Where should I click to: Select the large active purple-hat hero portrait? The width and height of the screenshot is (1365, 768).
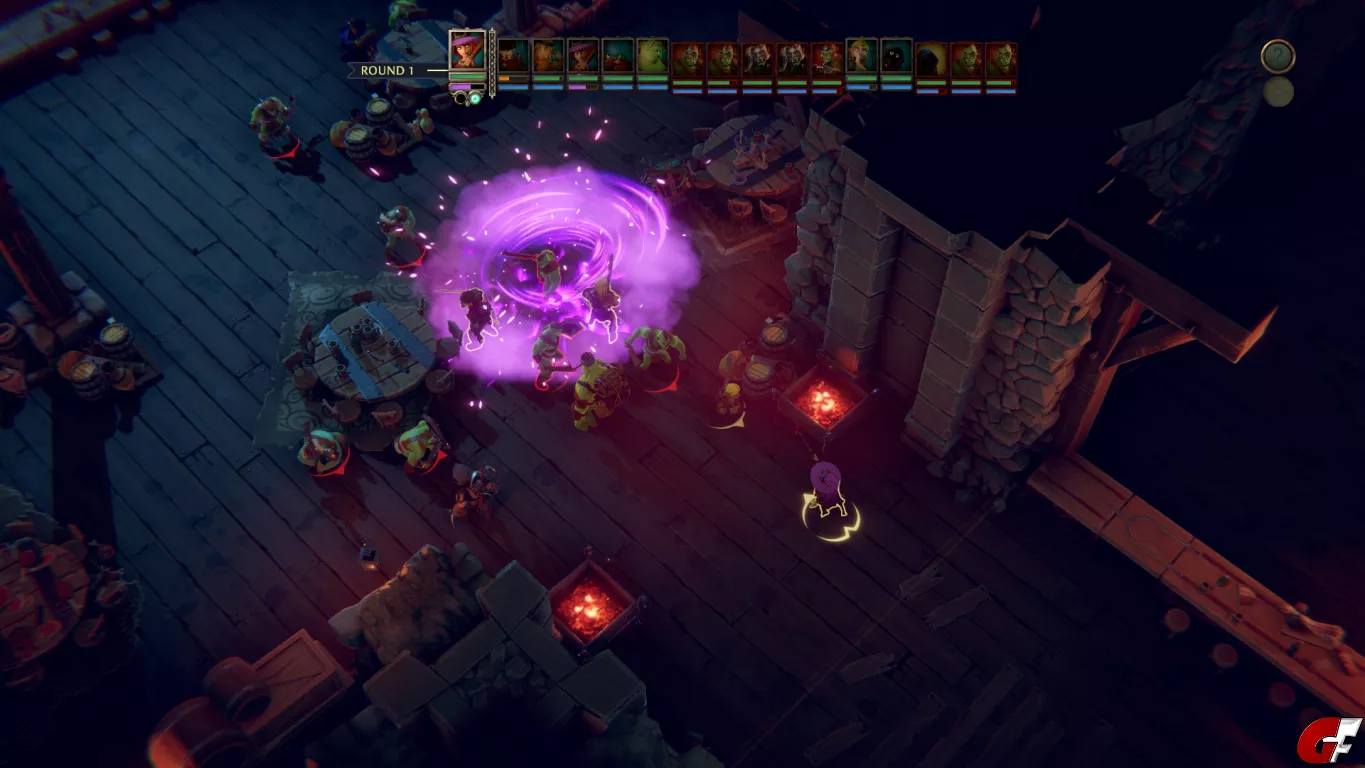(467, 50)
